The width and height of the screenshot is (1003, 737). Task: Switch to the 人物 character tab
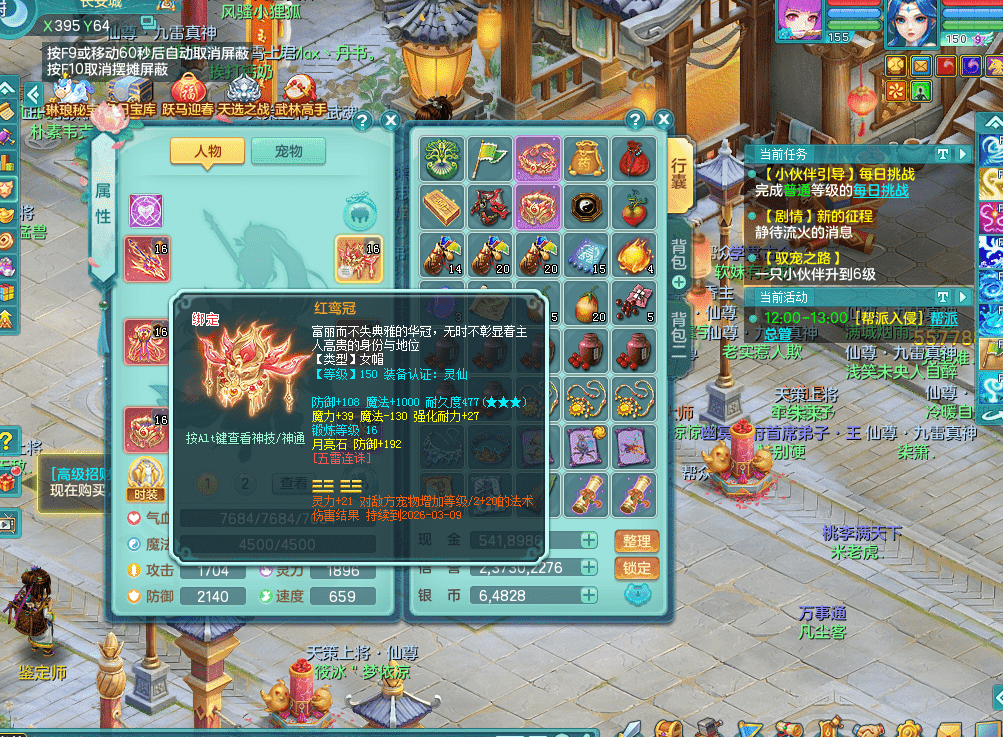coord(207,152)
